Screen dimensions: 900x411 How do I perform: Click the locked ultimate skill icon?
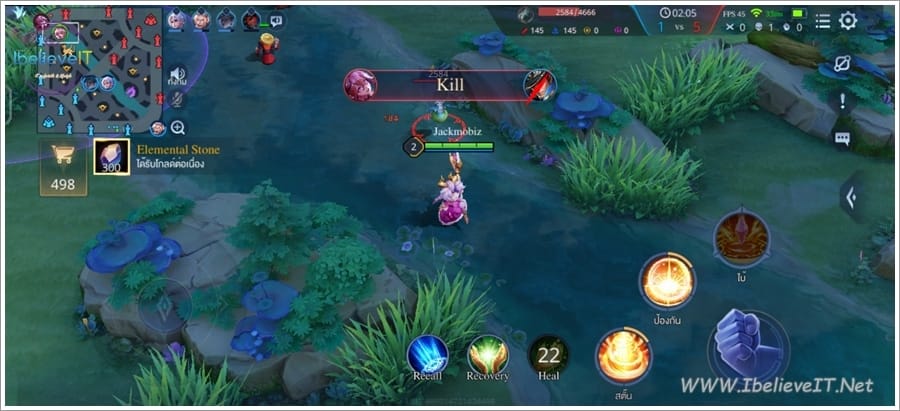pos(741,237)
